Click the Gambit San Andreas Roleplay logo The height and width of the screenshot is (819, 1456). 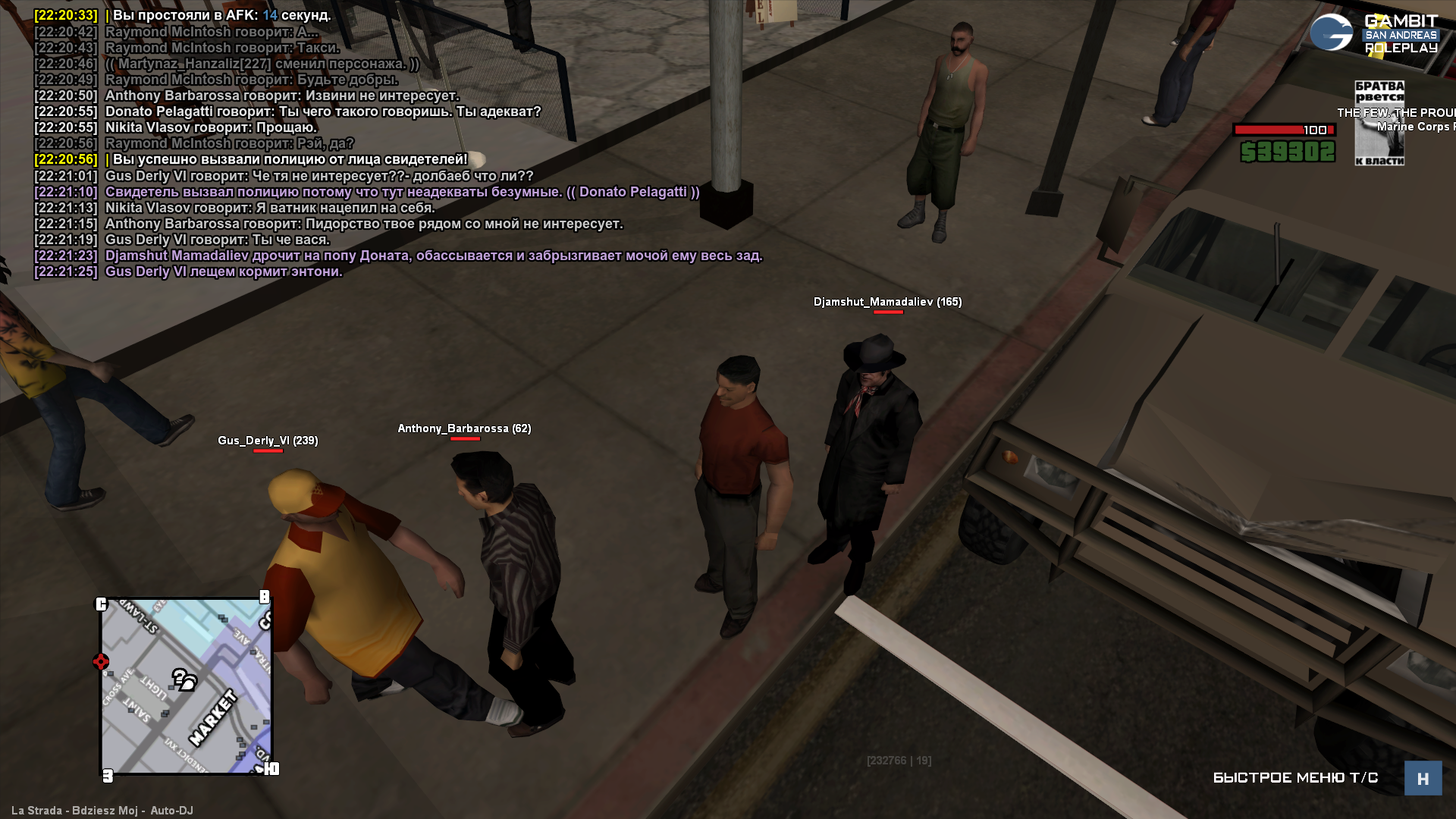pos(1373,33)
